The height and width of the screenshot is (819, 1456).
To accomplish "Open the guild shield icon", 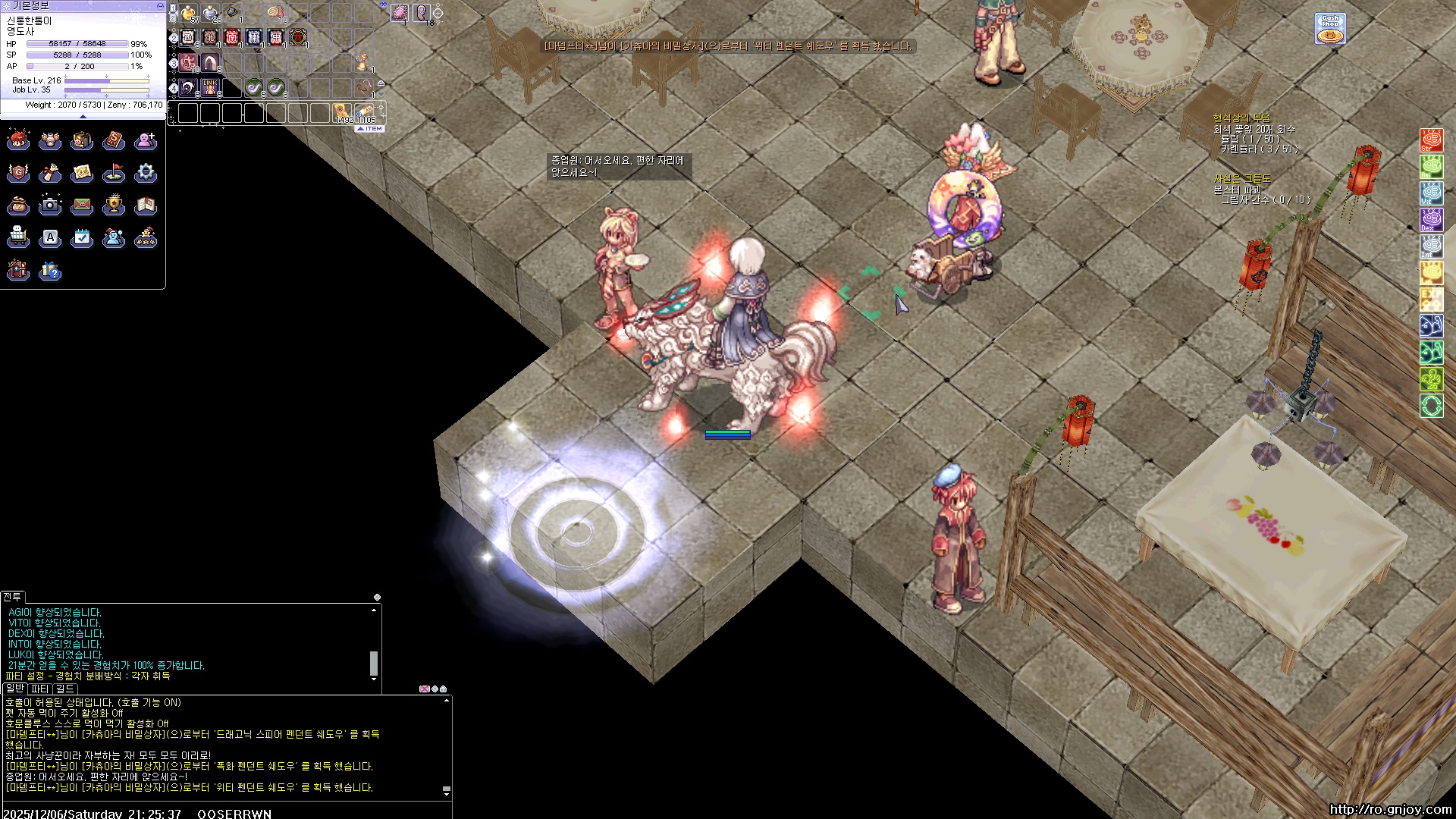I will pyautogui.click(x=18, y=173).
